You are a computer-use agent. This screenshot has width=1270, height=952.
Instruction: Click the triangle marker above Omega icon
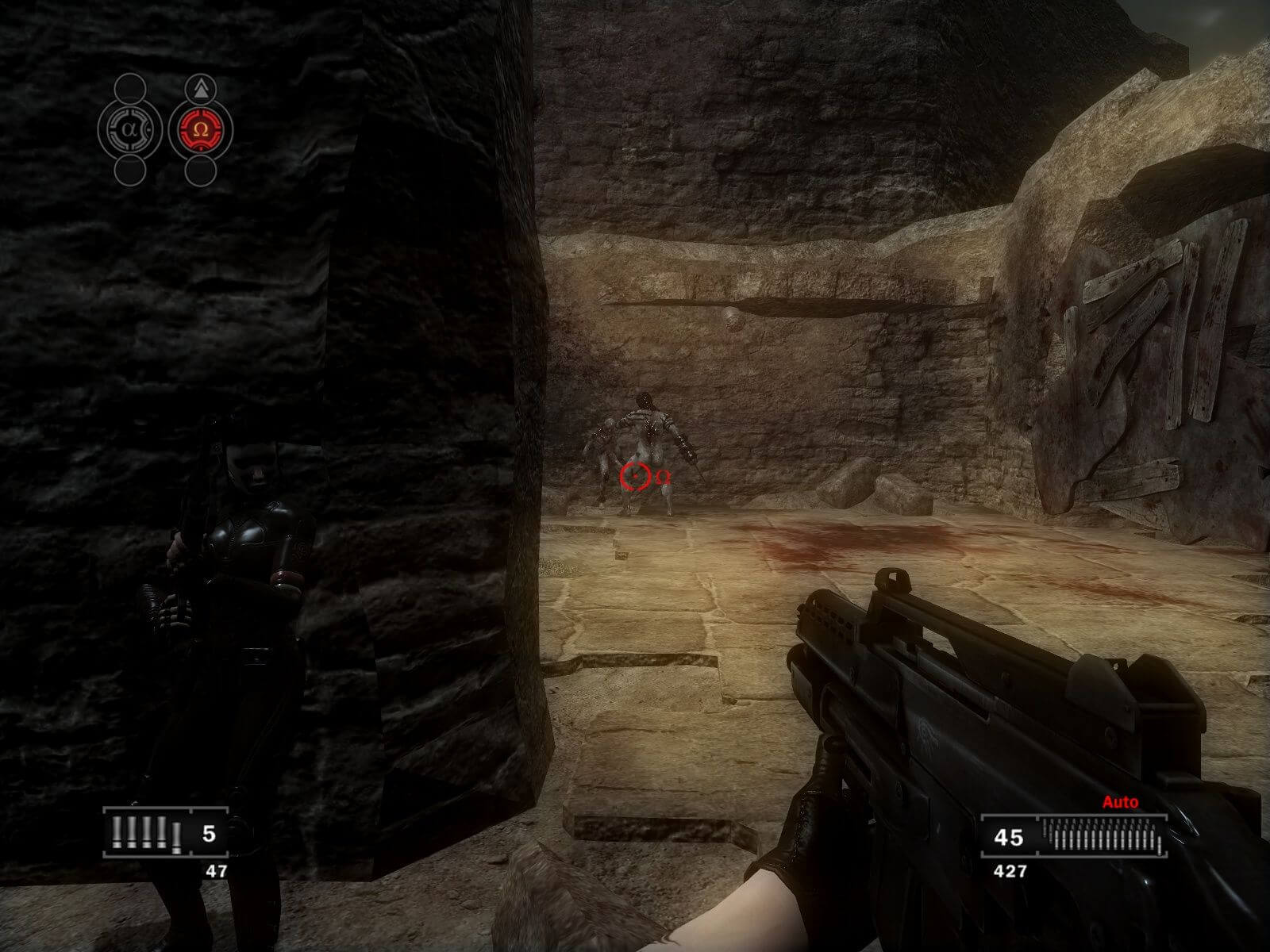click(201, 87)
